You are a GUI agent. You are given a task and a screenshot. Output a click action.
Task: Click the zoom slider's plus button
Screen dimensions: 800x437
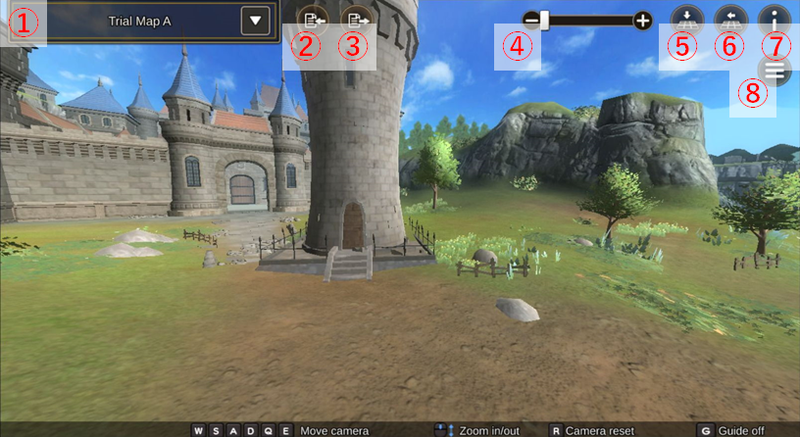[642, 19]
